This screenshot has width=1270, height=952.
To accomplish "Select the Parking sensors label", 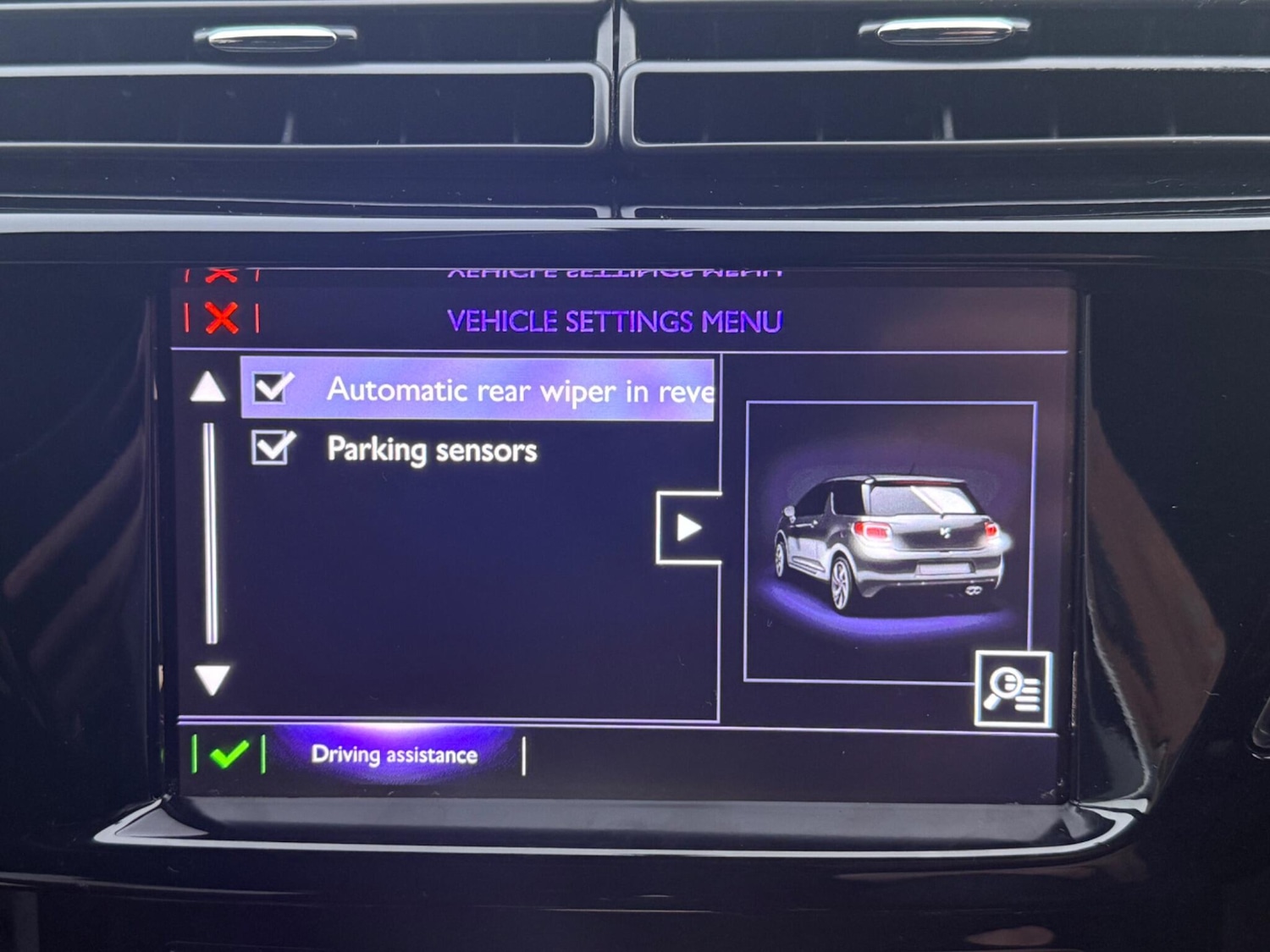I will click(432, 449).
